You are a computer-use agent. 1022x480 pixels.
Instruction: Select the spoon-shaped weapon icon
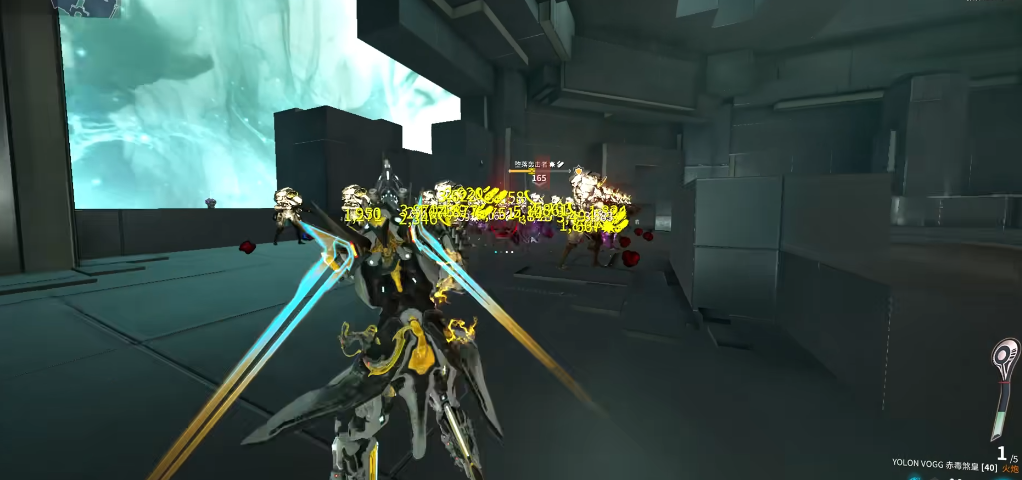1003,388
